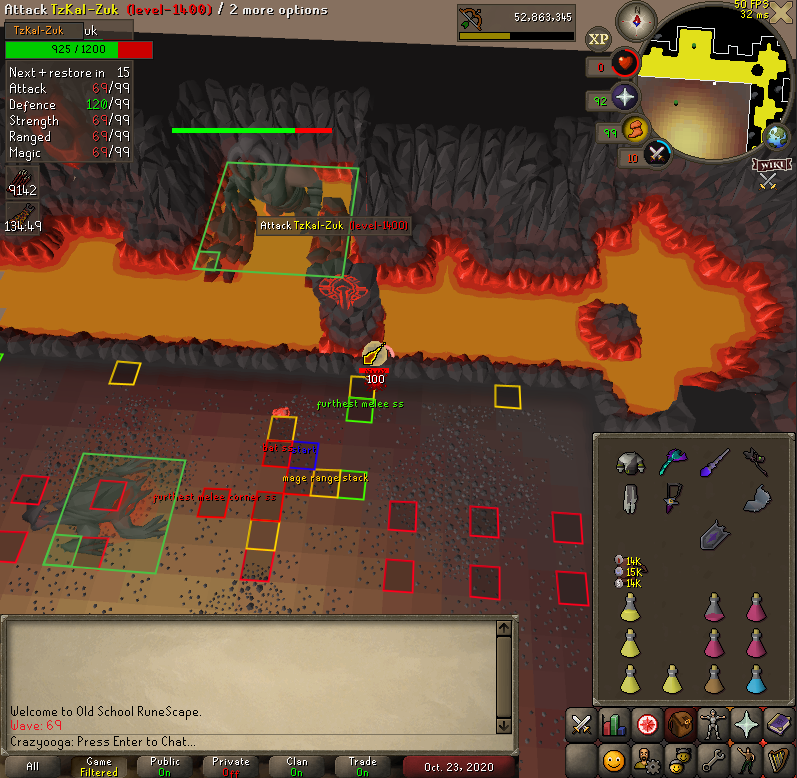
Task: Switch to the Skills tab
Action: tap(614, 724)
